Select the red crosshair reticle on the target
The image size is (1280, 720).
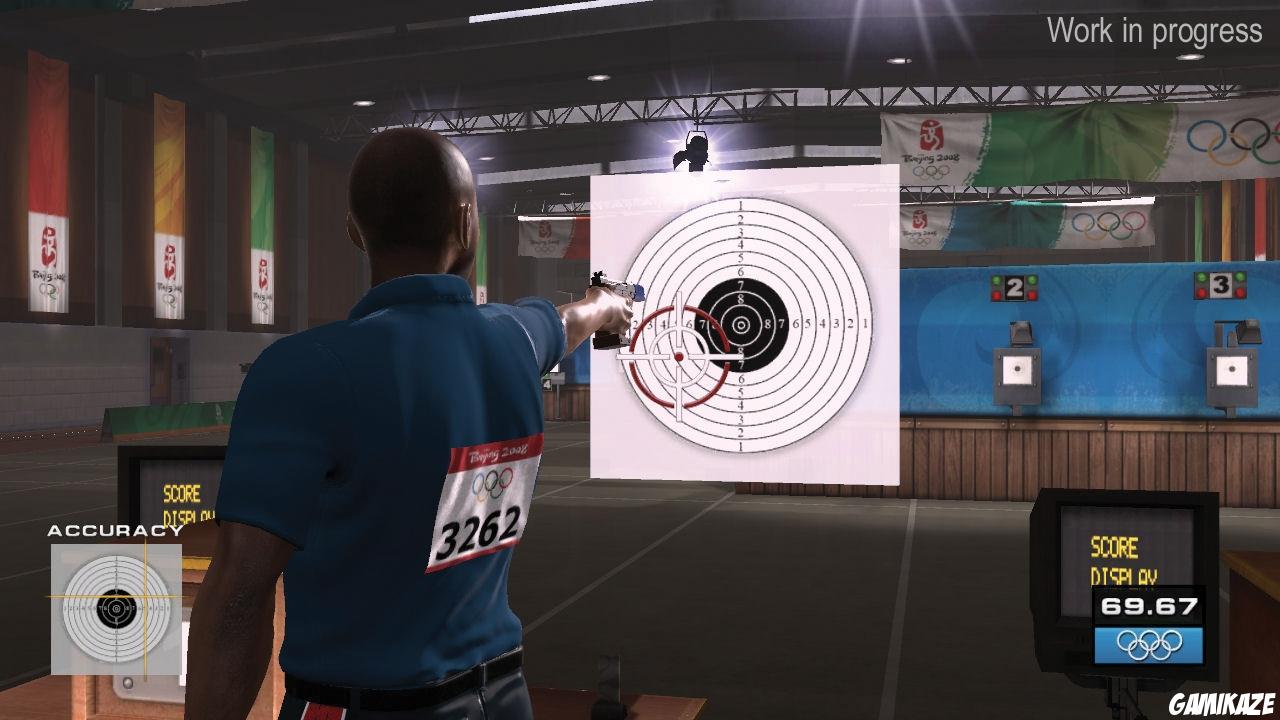coord(678,355)
